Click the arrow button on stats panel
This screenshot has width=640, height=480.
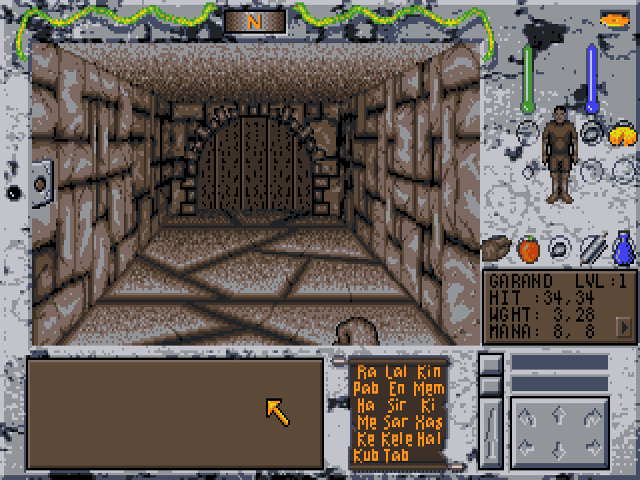click(x=624, y=326)
